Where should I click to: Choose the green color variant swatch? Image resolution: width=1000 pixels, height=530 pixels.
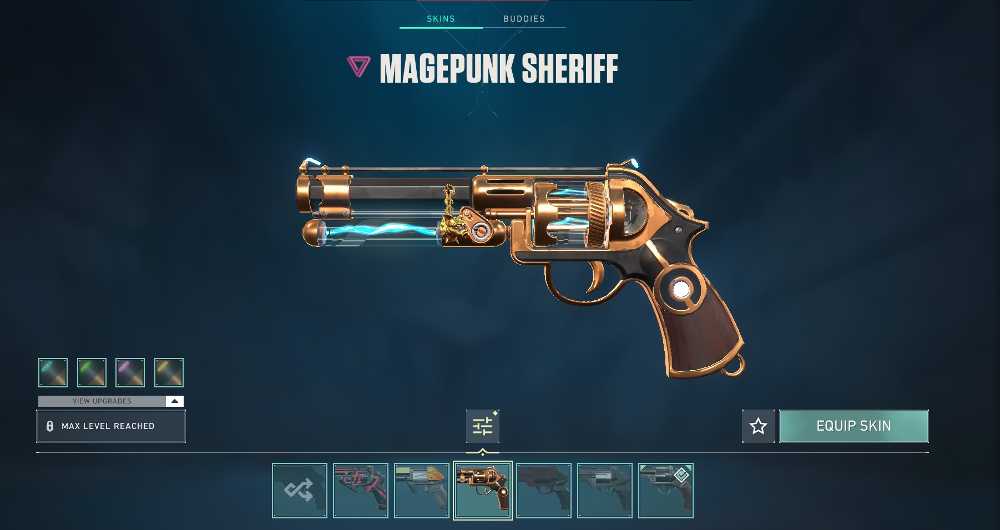click(x=92, y=373)
